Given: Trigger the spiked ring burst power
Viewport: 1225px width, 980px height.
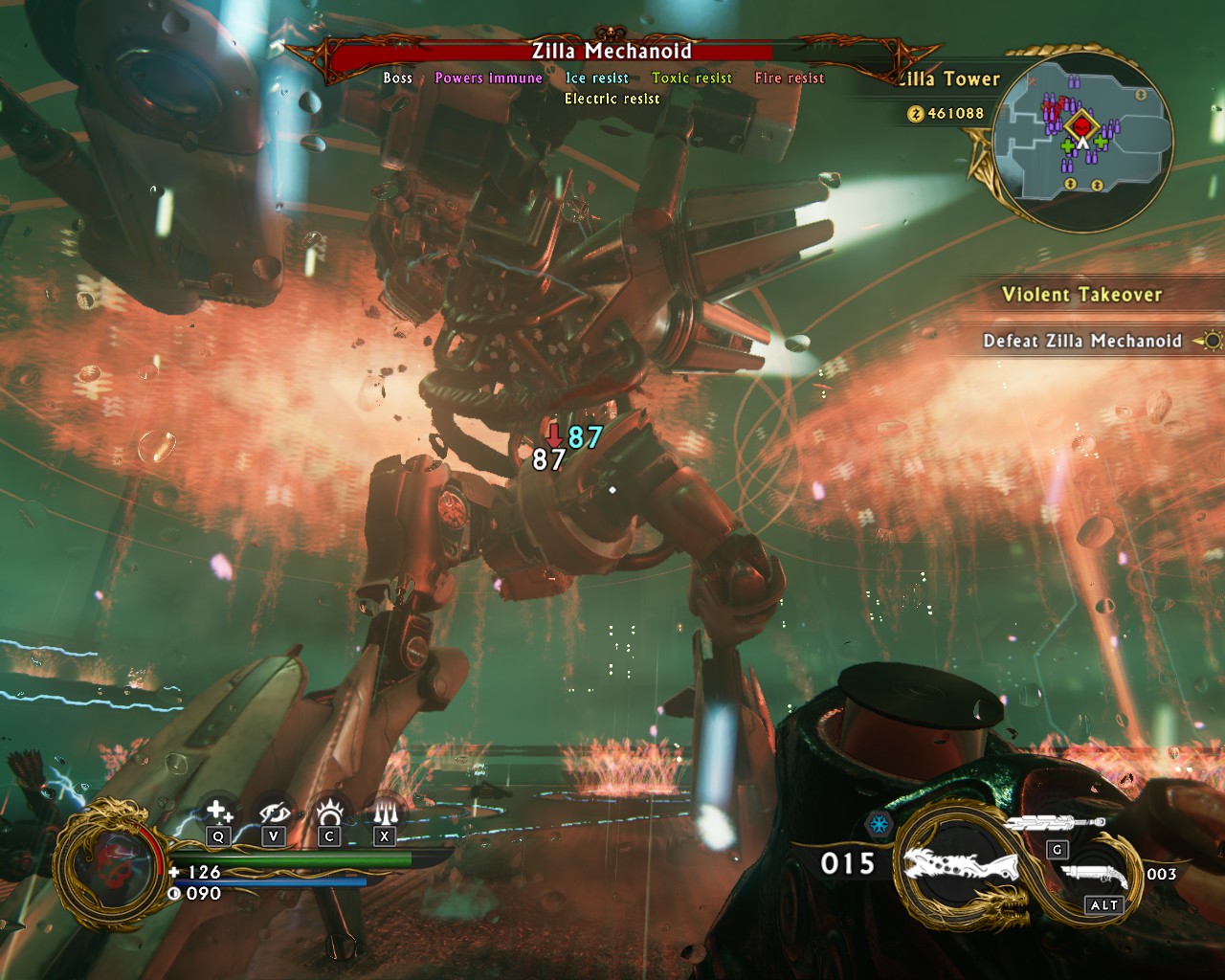Looking at the screenshot, I should point(330,813).
